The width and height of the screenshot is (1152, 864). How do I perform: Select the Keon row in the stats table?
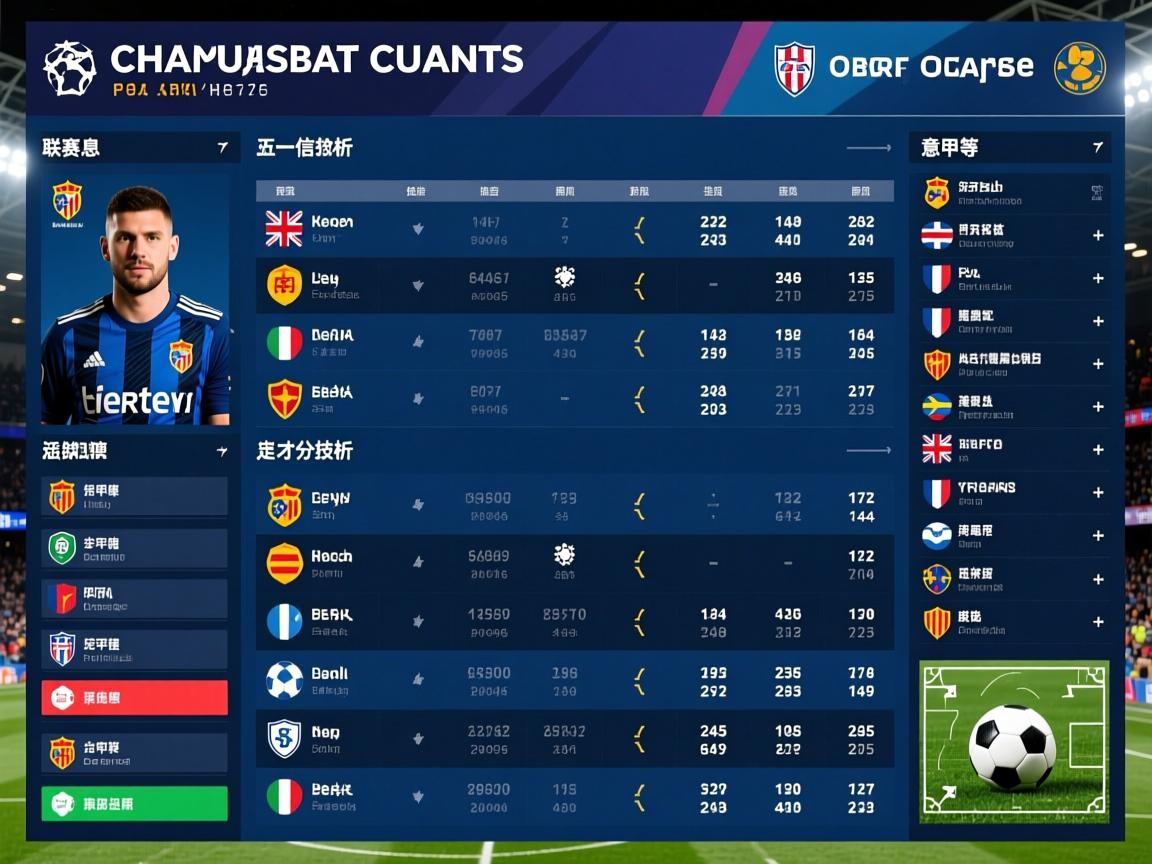pos(574,230)
